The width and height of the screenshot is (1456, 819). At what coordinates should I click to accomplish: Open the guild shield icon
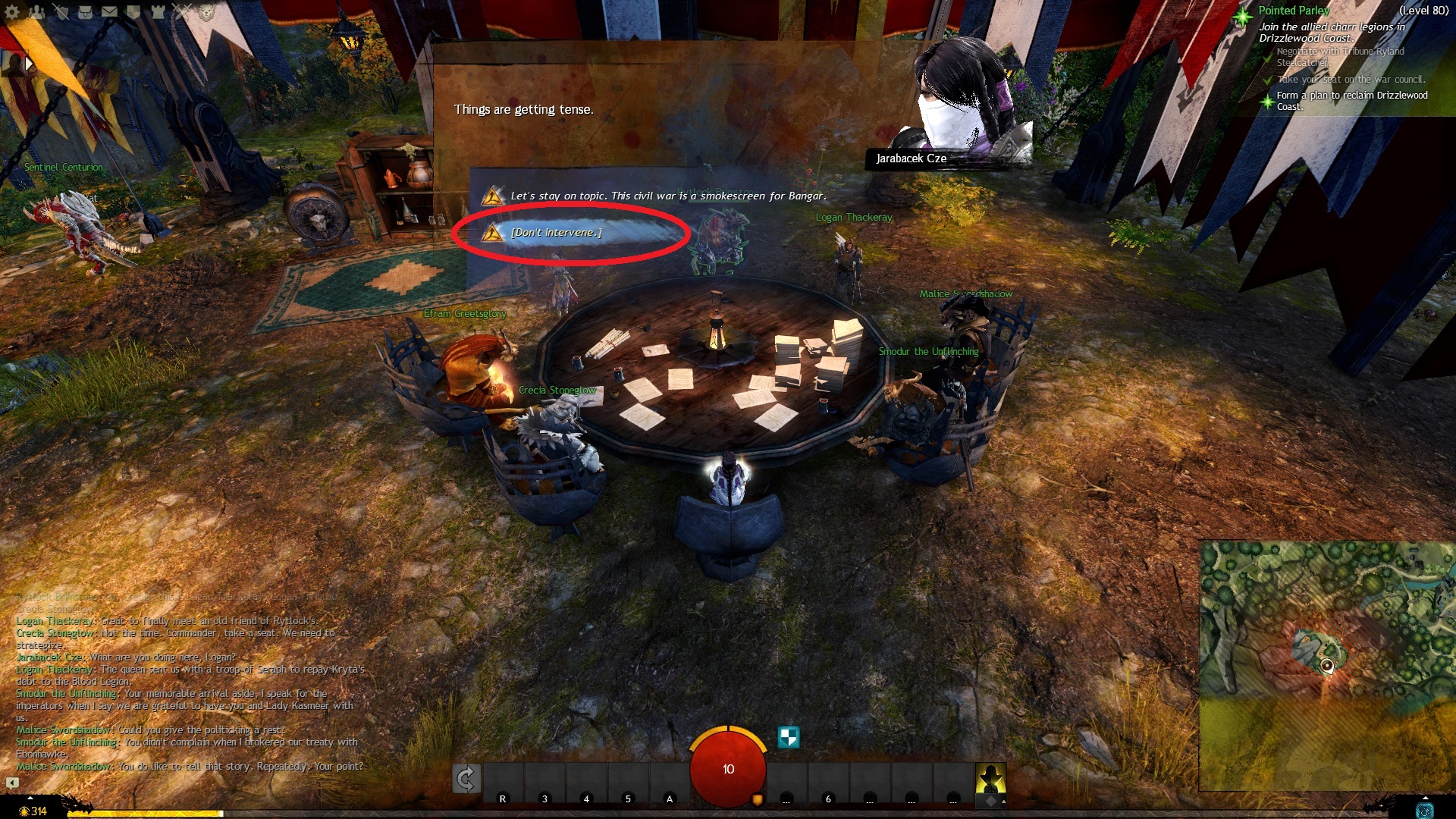click(x=133, y=11)
